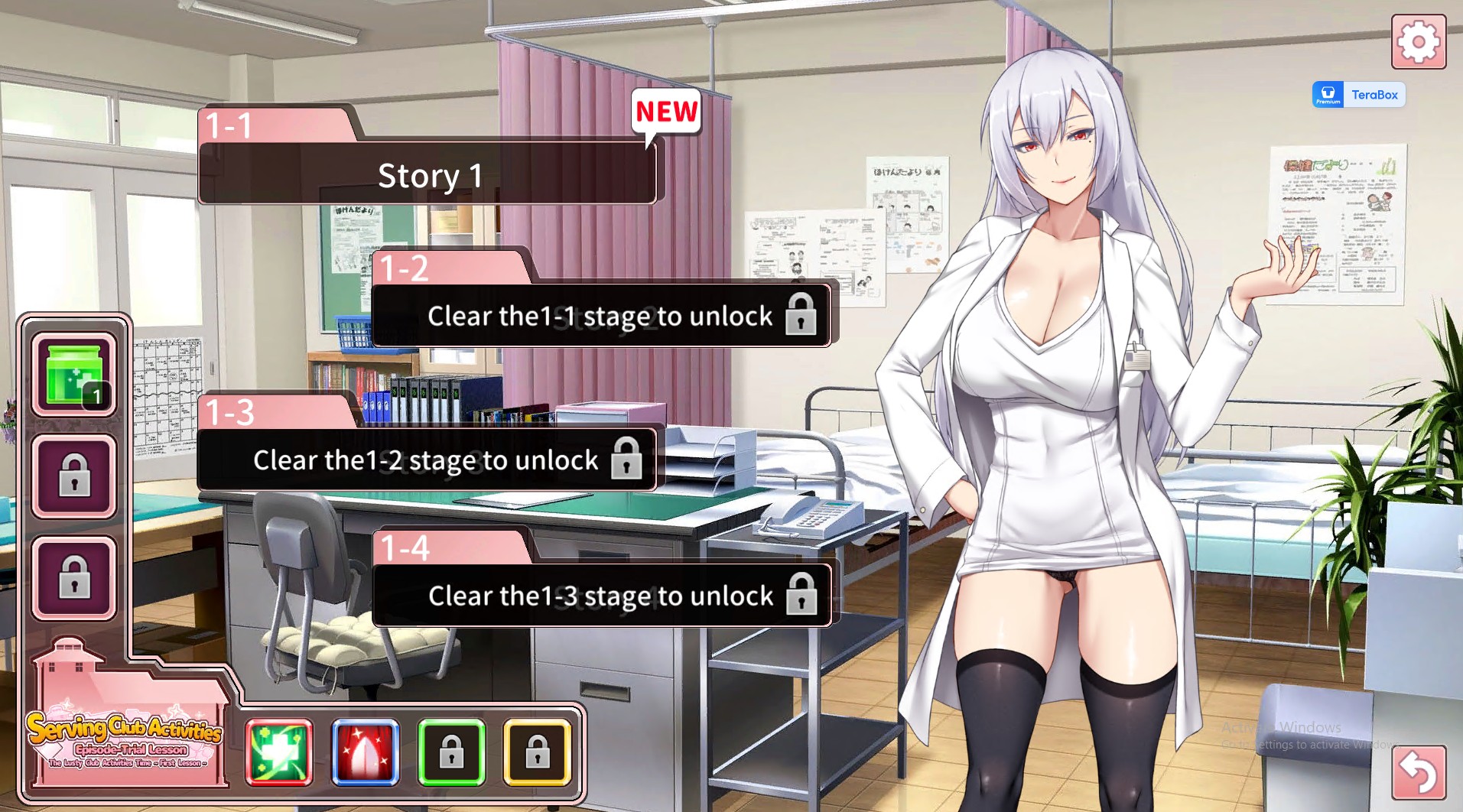Click the padlock on the 1-2 stage bar

coord(801,316)
